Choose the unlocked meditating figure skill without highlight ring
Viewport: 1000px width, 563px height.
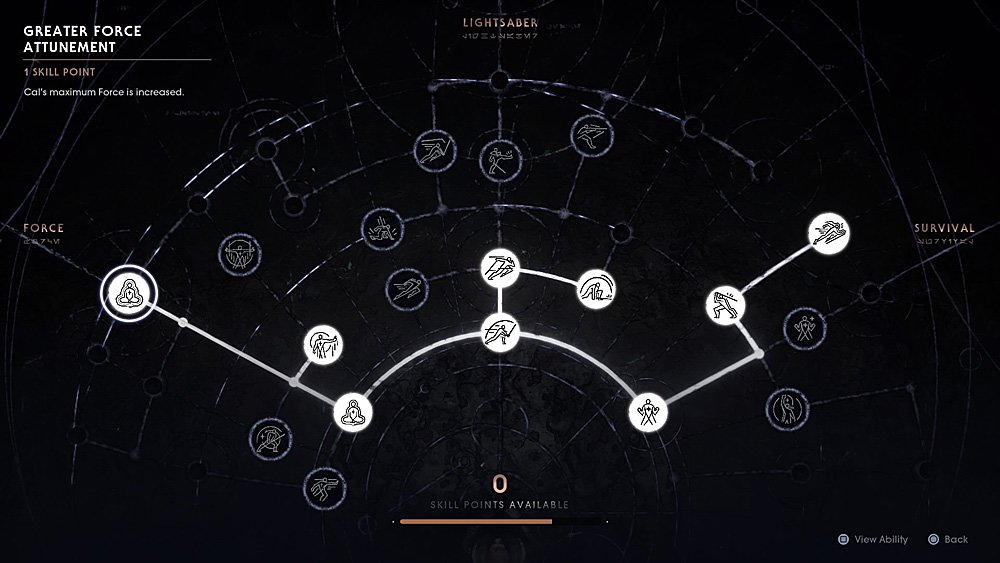point(351,412)
